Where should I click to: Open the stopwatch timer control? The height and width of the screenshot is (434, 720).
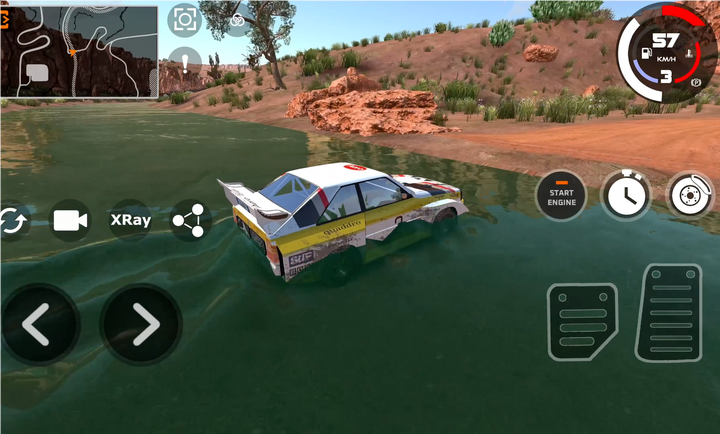pyautogui.click(x=625, y=194)
